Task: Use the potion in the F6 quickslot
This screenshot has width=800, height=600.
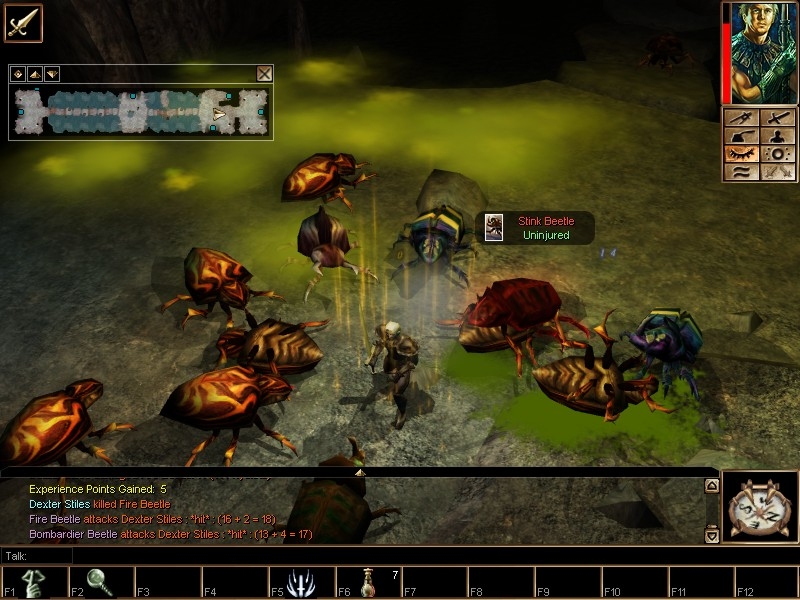Action: [369, 582]
